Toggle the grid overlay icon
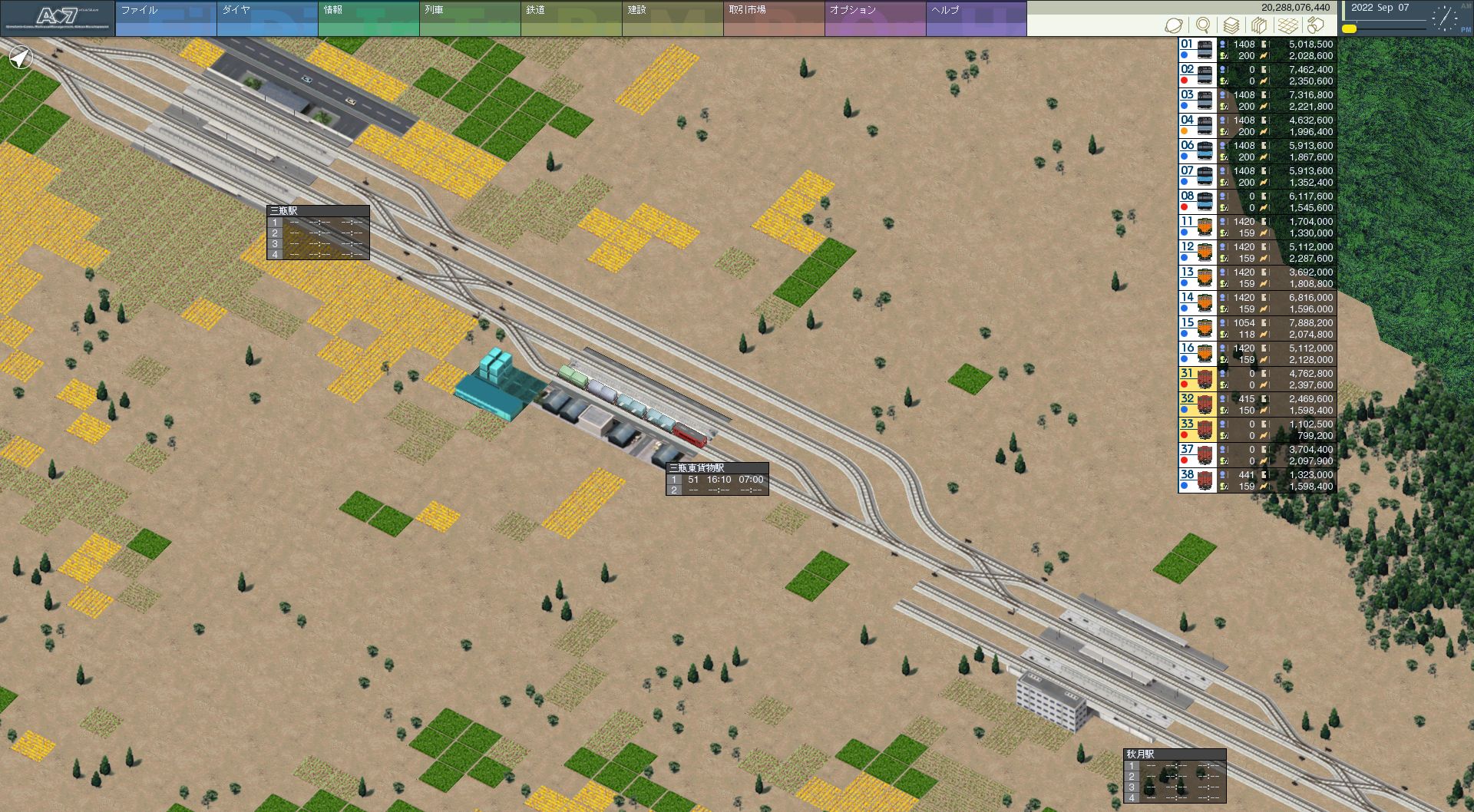The width and height of the screenshot is (1474, 812). [1287, 25]
